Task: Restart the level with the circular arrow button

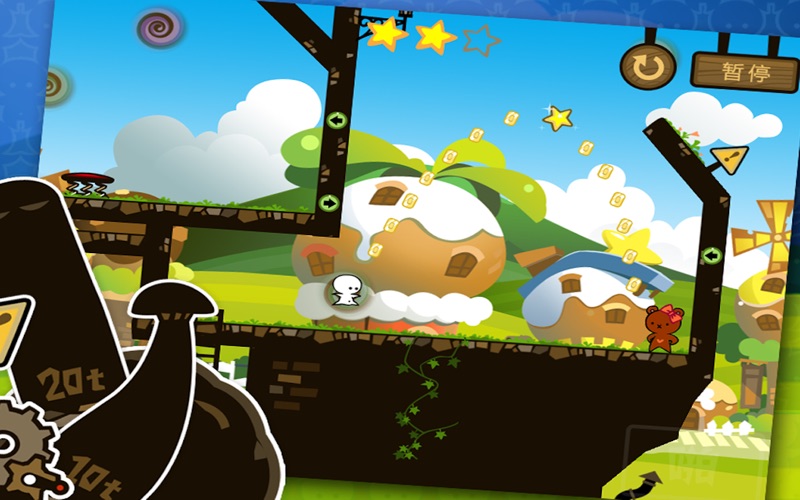Action: tap(647, 67)
